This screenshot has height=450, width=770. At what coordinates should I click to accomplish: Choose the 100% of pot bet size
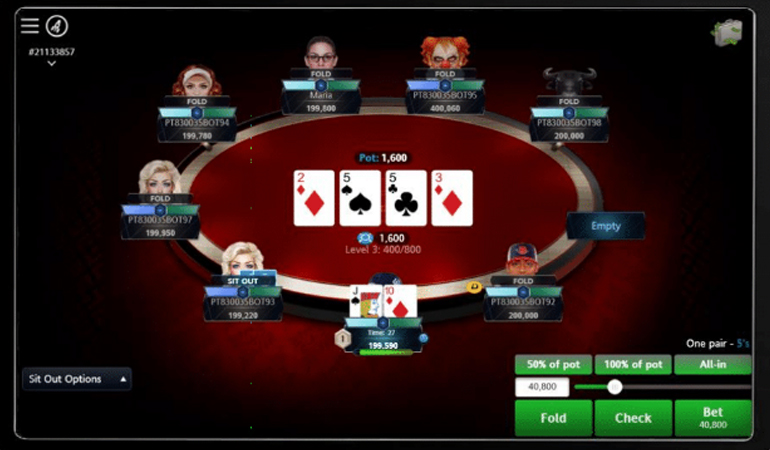(x=633, y=365)
